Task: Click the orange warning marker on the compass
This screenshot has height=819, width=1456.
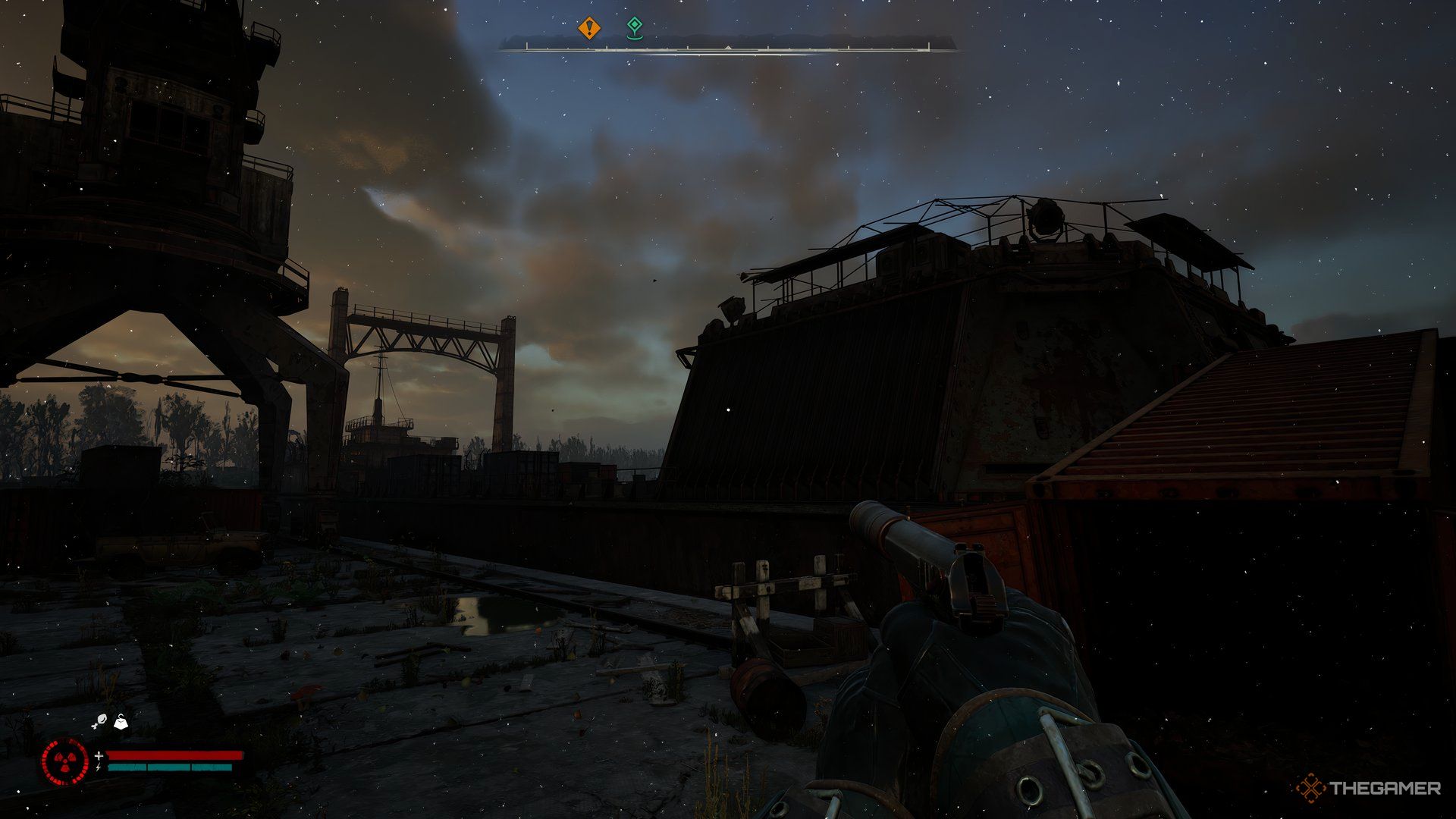Action: (589, 27)
